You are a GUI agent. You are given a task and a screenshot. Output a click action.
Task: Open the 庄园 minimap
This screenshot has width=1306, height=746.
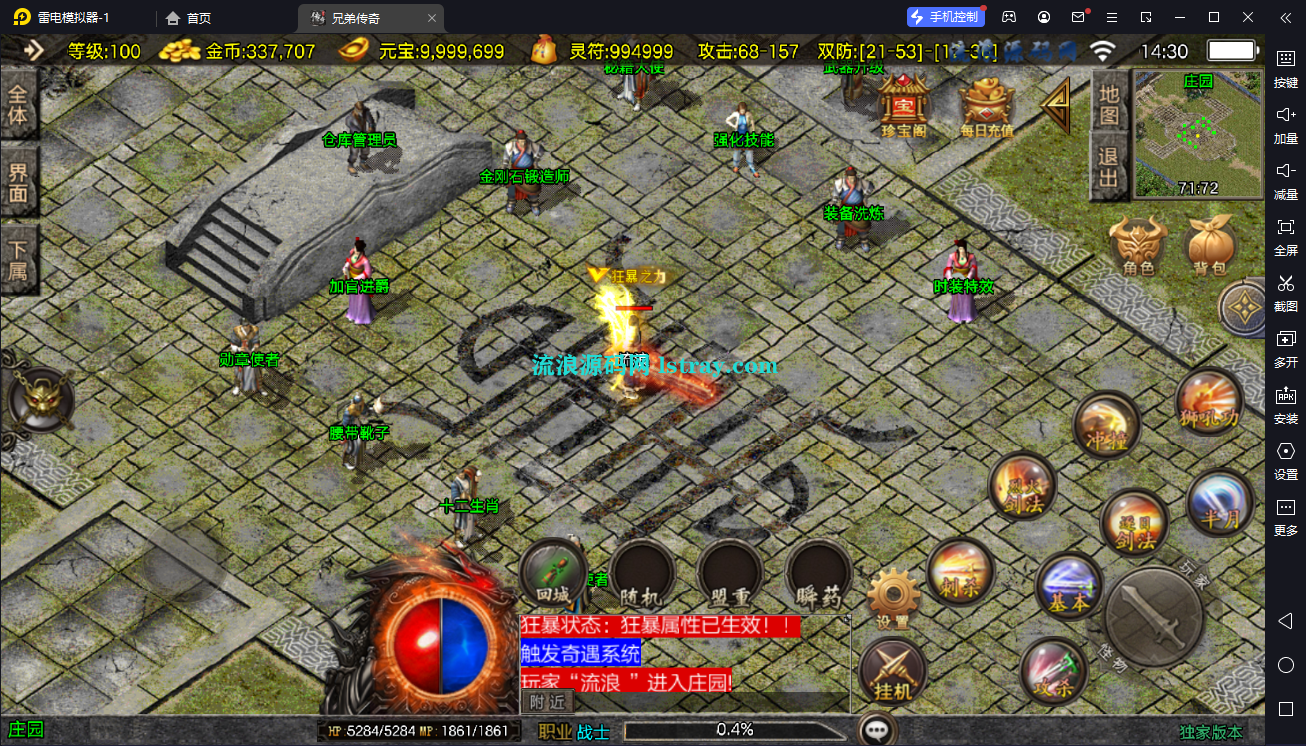[x=1198, y=134]
